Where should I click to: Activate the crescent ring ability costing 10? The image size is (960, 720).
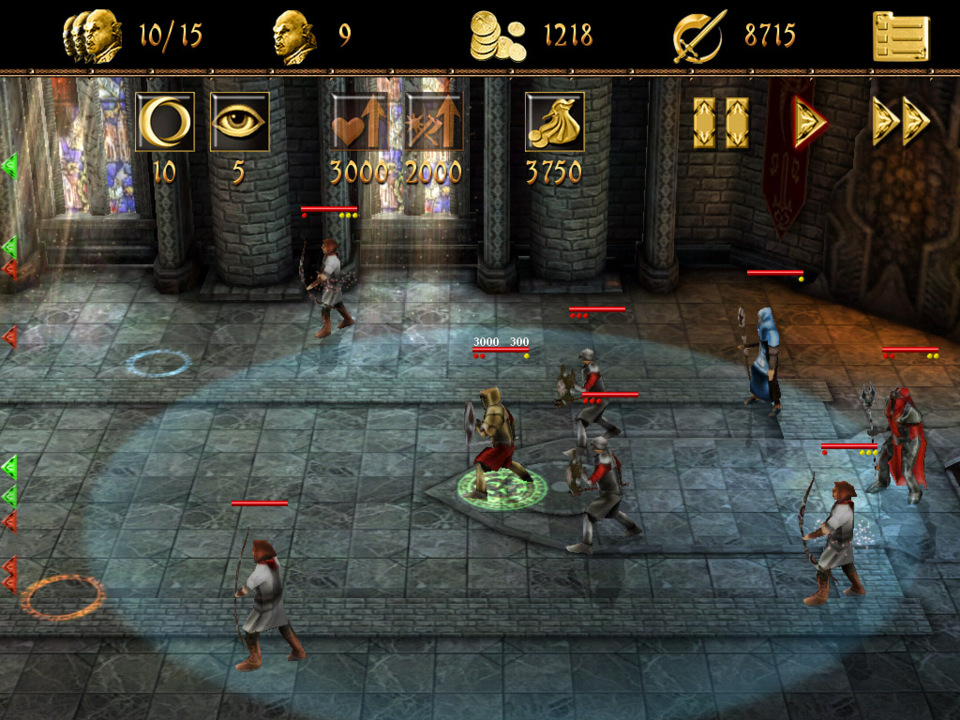pos(164,122)
